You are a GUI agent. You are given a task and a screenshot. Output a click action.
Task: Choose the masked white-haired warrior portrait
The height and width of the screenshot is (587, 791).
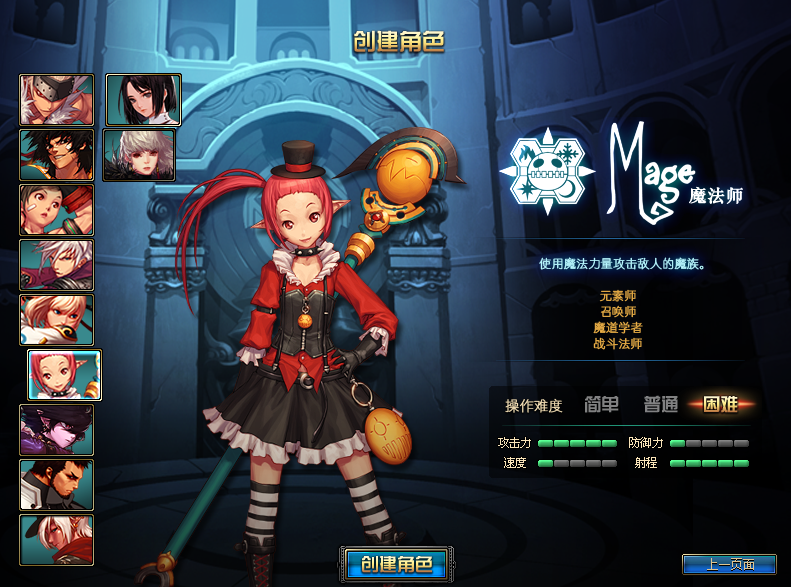point(57,99)
